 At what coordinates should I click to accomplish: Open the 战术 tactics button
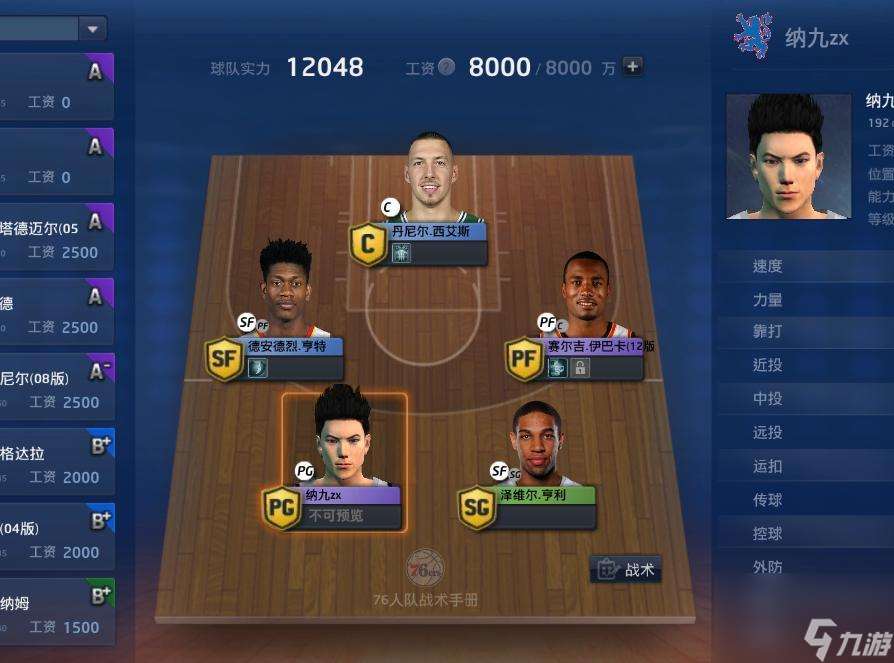pyautogui.click(x=626, y=570)
